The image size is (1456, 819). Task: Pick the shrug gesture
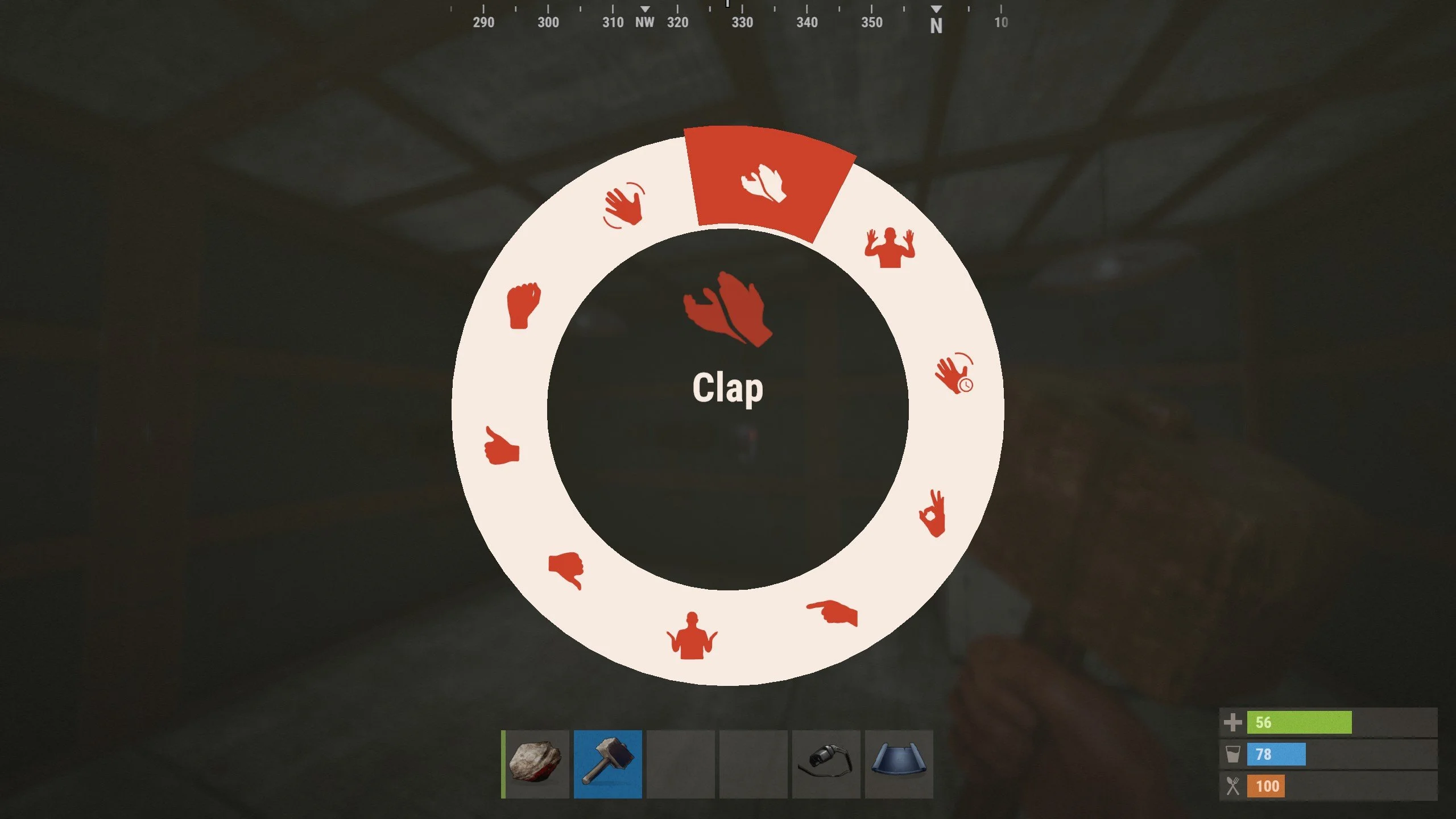coord(692,636)
